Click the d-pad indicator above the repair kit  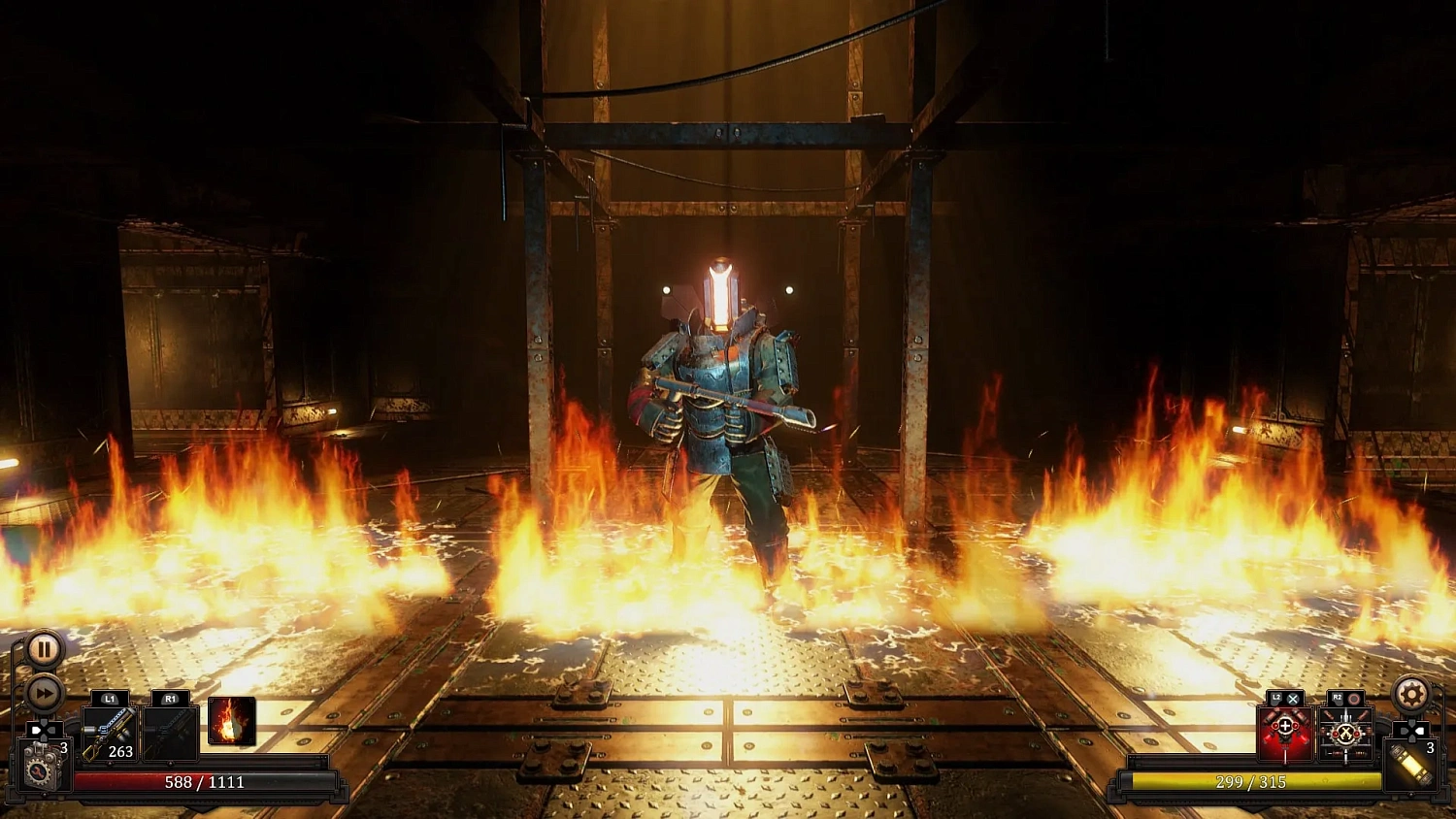(x=44, y=729)
